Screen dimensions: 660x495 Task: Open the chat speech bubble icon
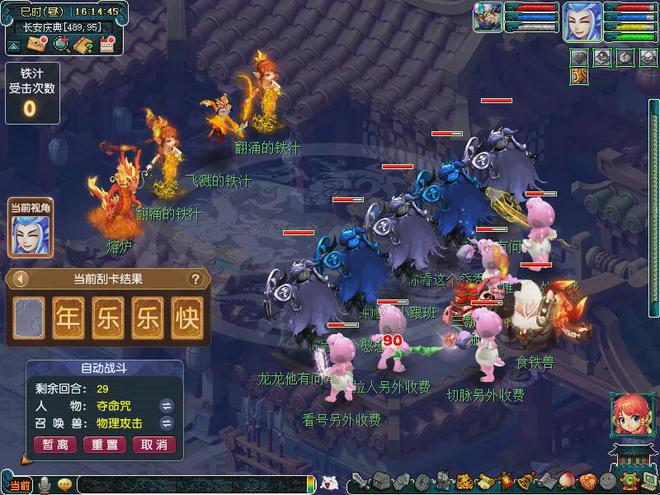pos(64,485)
